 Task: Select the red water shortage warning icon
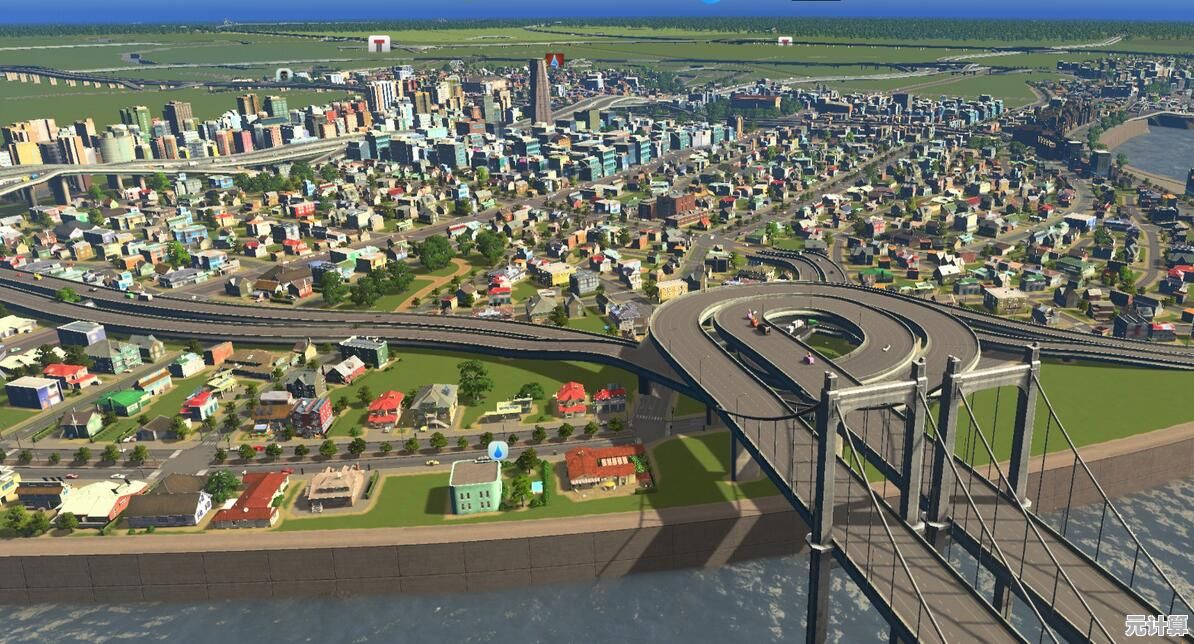[555, 60]
